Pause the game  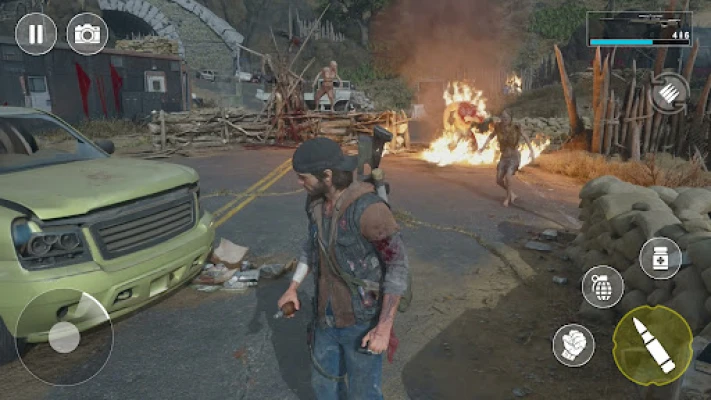coord(36,34)
